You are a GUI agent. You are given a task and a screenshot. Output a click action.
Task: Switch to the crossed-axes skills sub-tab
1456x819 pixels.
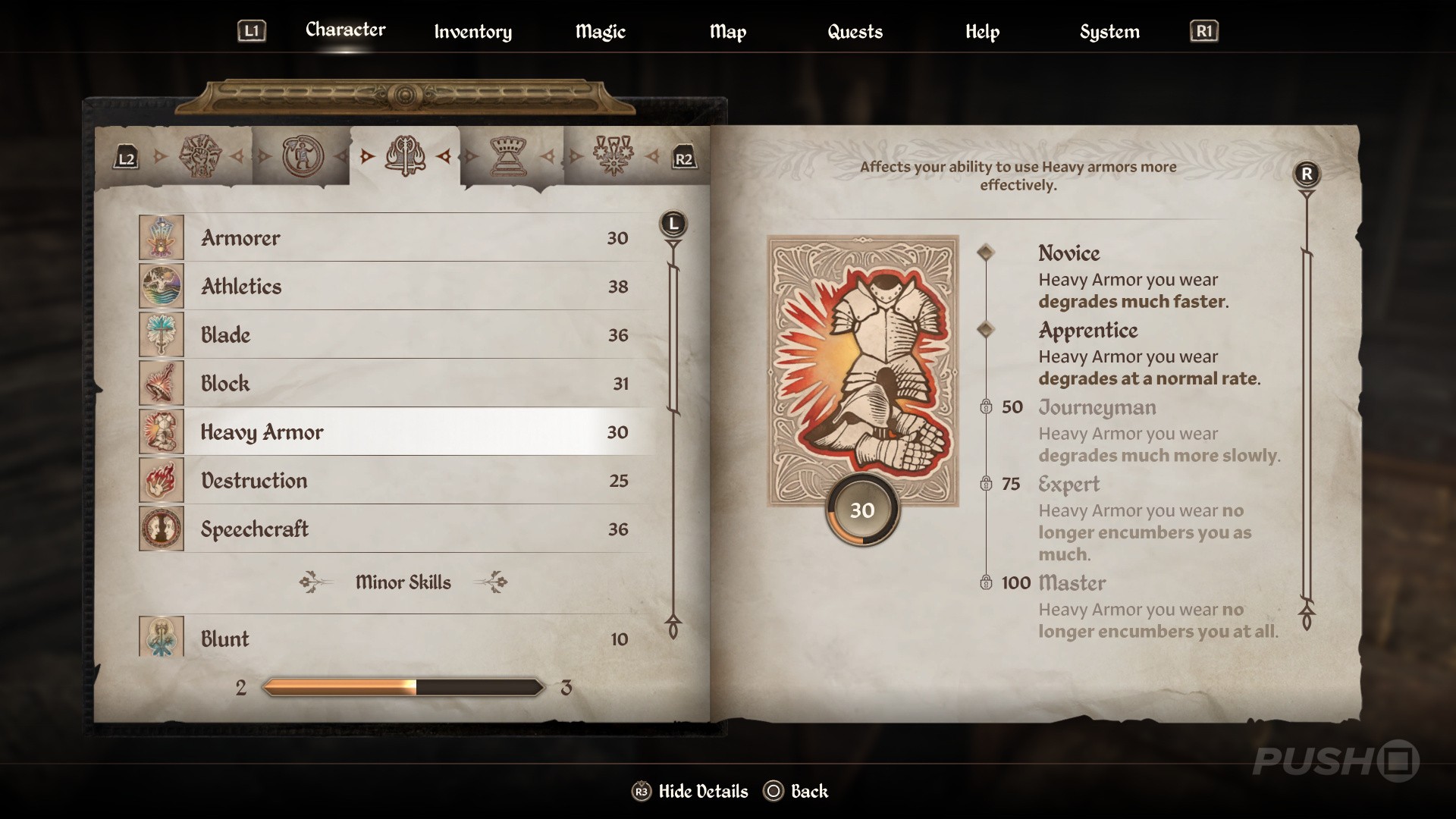[x=405, y=156]
